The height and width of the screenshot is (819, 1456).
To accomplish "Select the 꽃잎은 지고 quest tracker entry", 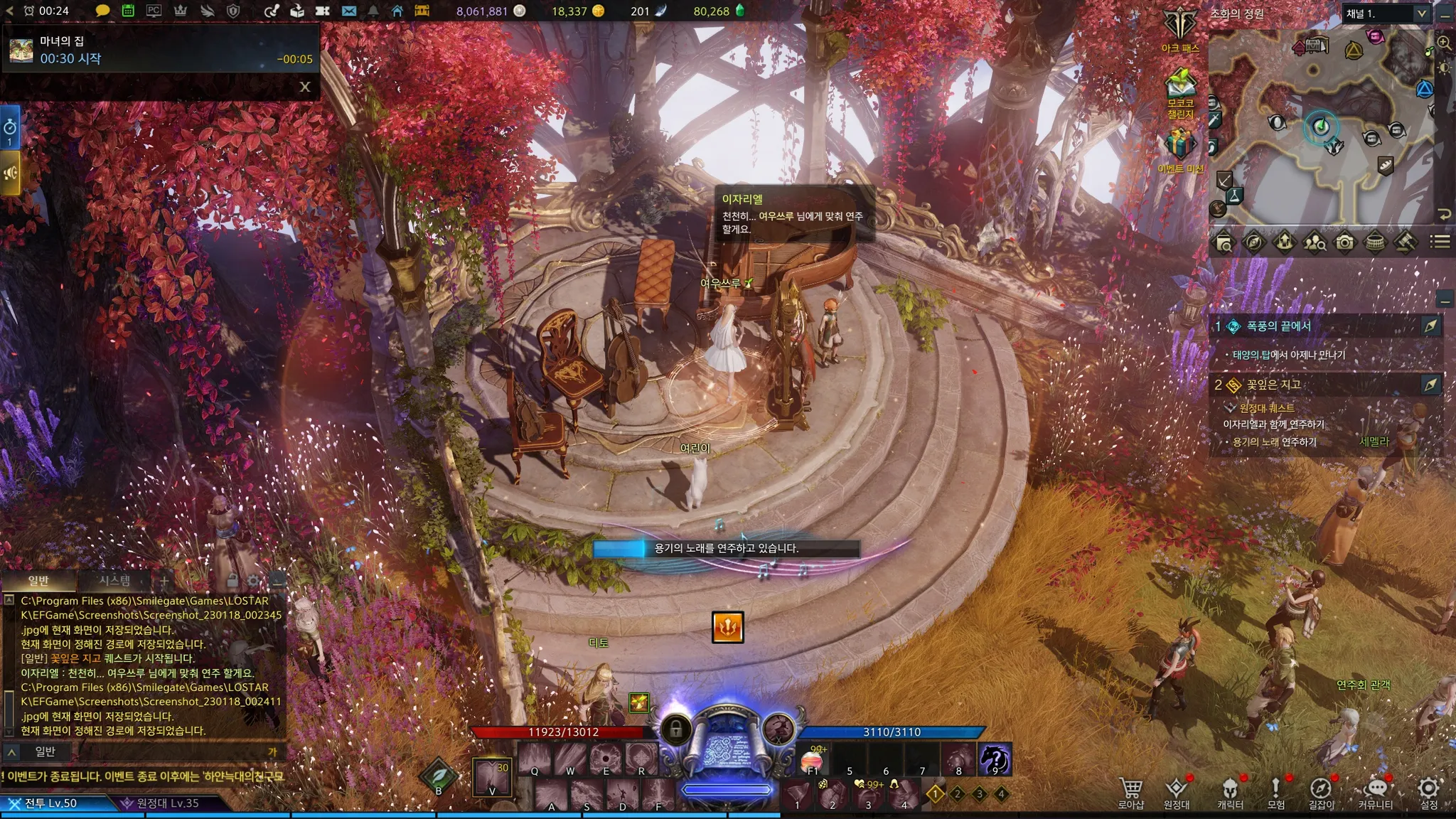I will pyautogui.click(x=1273, y=385).
